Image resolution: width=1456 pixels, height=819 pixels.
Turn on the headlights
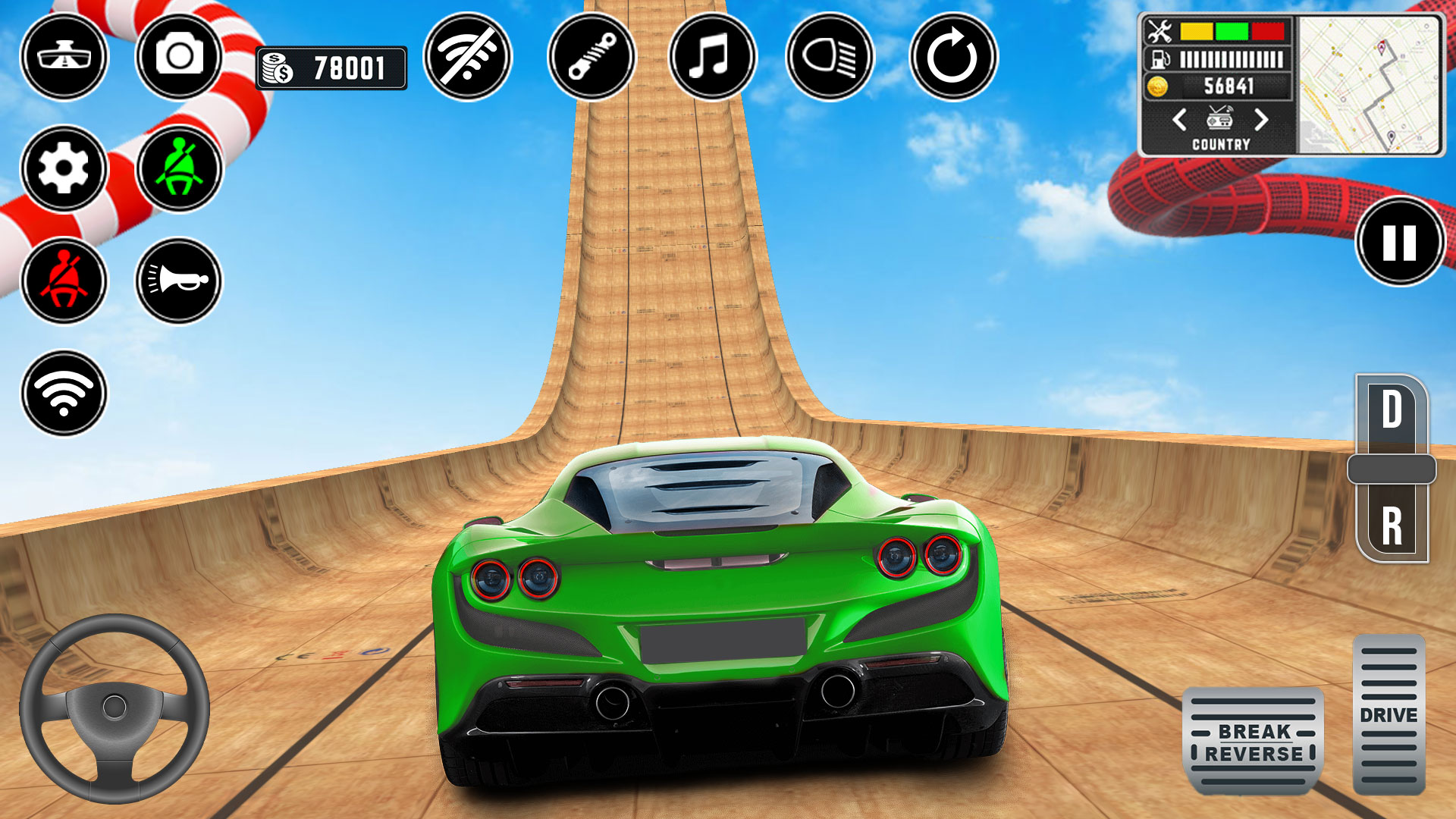(x=830, y=56)
